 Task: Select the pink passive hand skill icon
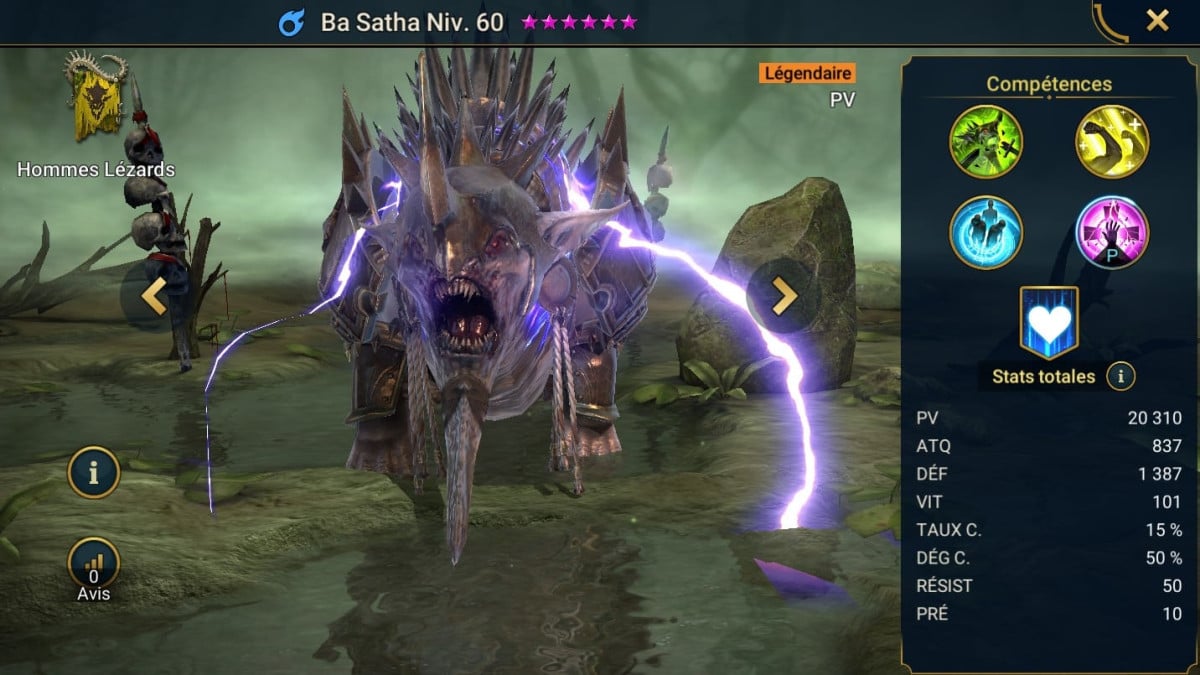(x=1112, y=232)
